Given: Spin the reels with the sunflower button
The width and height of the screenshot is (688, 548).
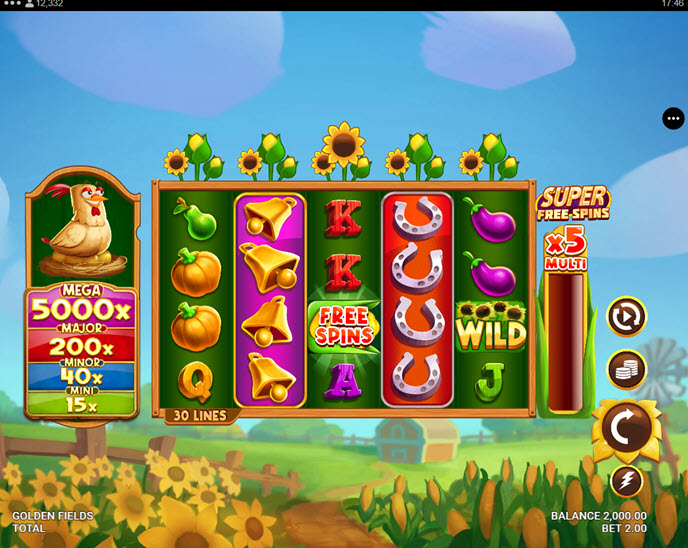Looking at the screenshot, I should [626, 430].
